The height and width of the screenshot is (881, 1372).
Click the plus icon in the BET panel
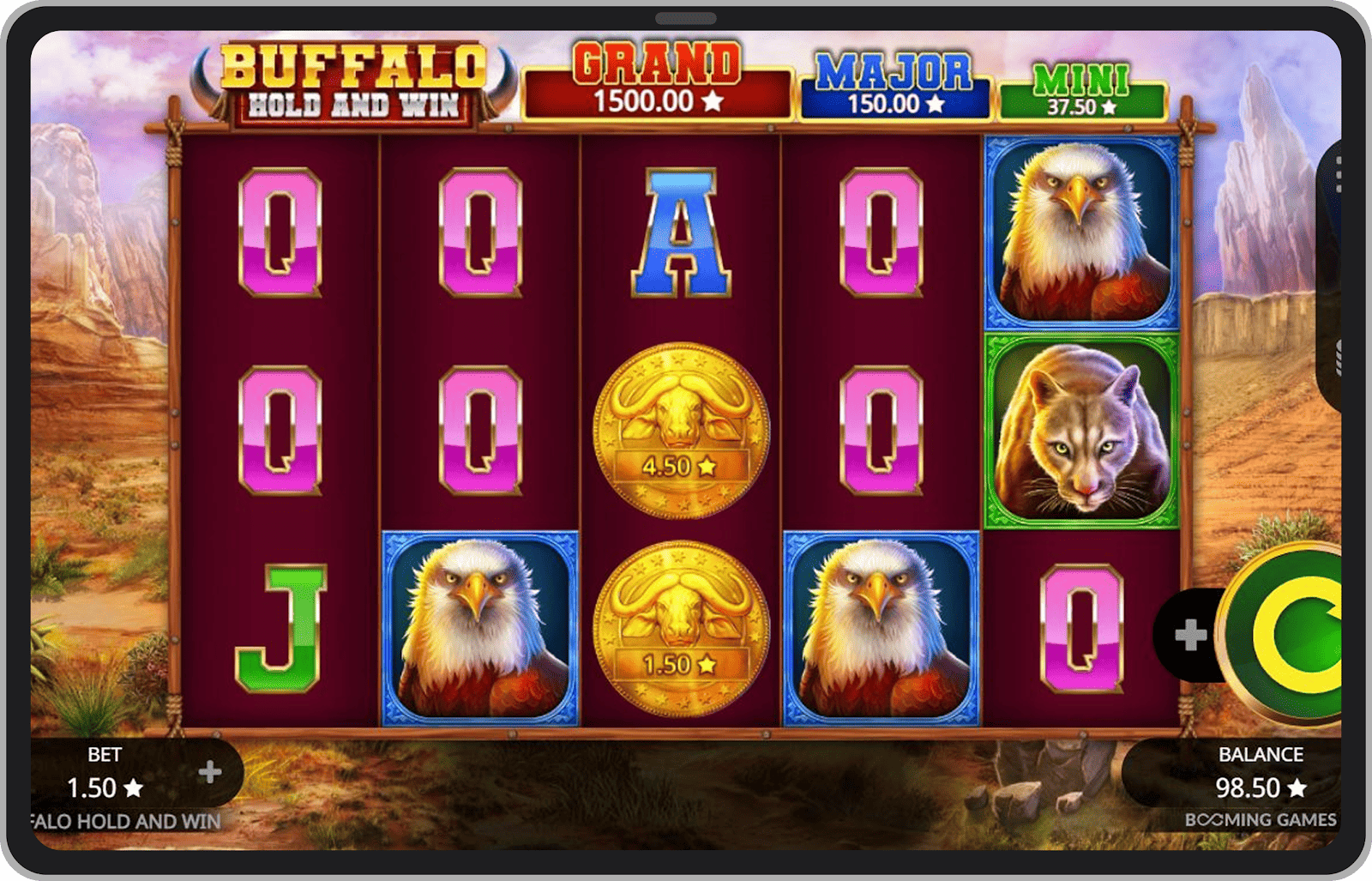(208, 771)
